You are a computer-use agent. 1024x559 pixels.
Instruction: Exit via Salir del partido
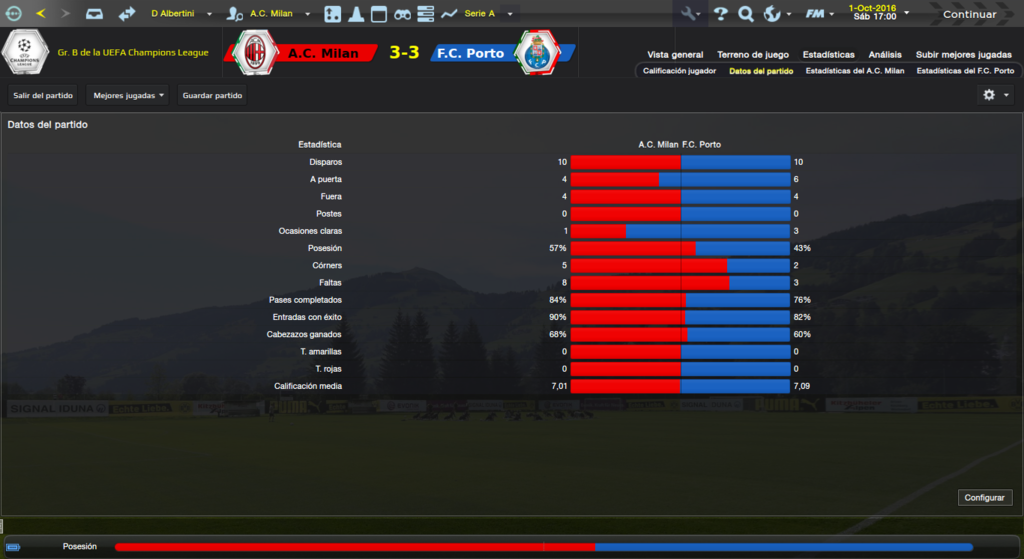(x=44, y=95)
